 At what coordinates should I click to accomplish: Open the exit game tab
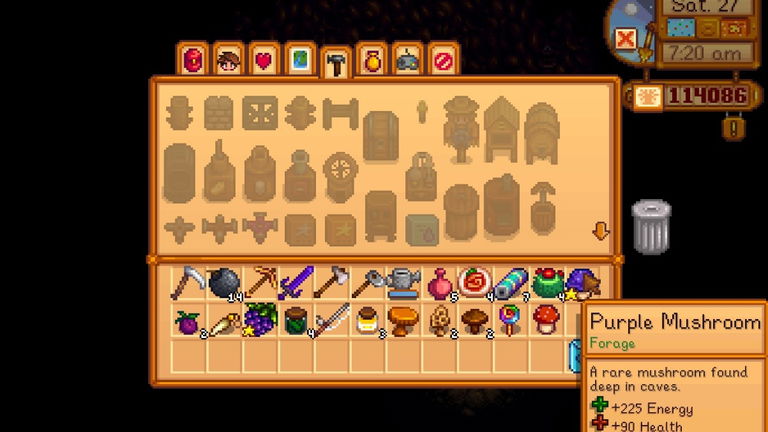pos(442,61)
